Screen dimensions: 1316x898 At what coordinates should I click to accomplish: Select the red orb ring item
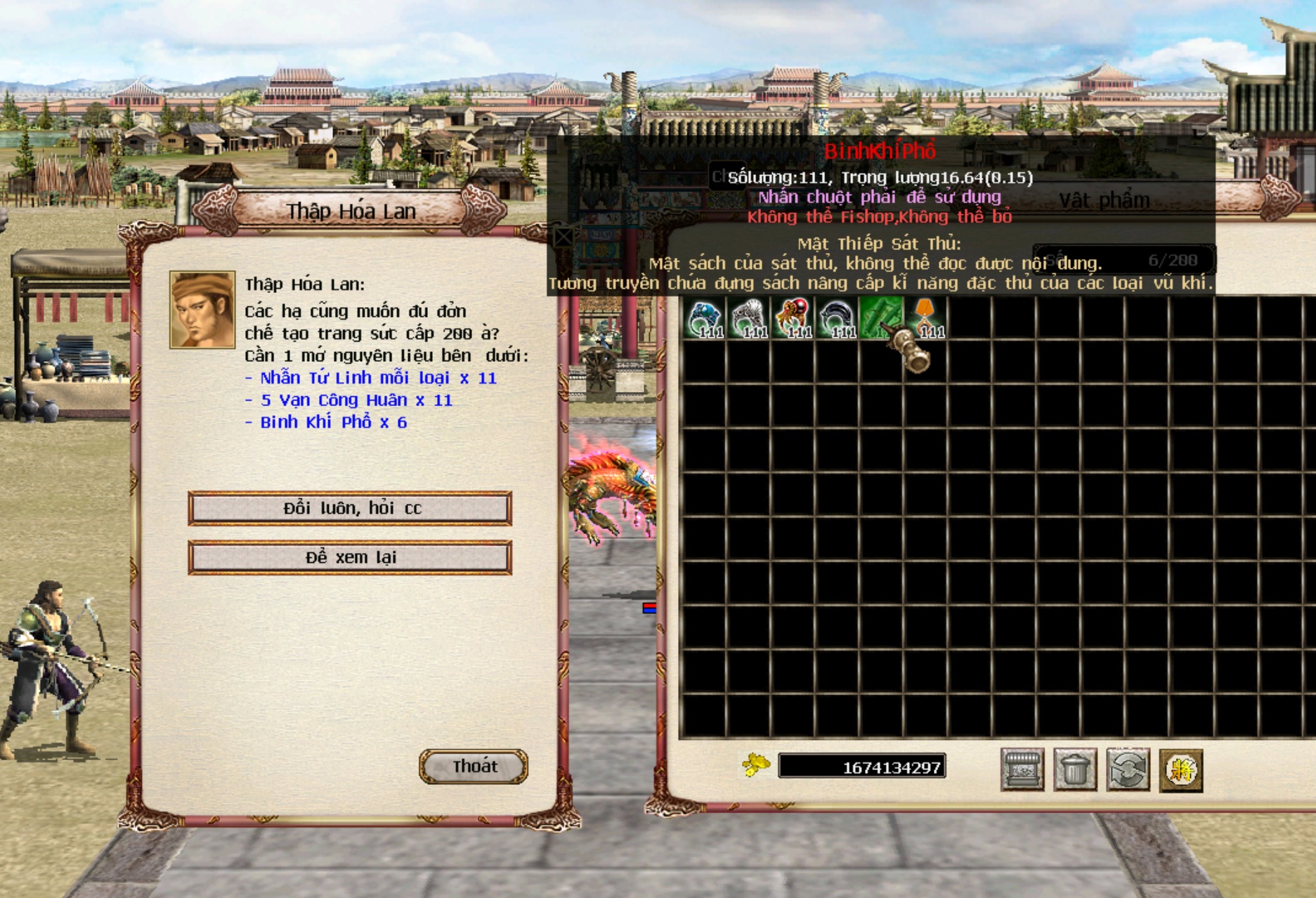(793, 318)
